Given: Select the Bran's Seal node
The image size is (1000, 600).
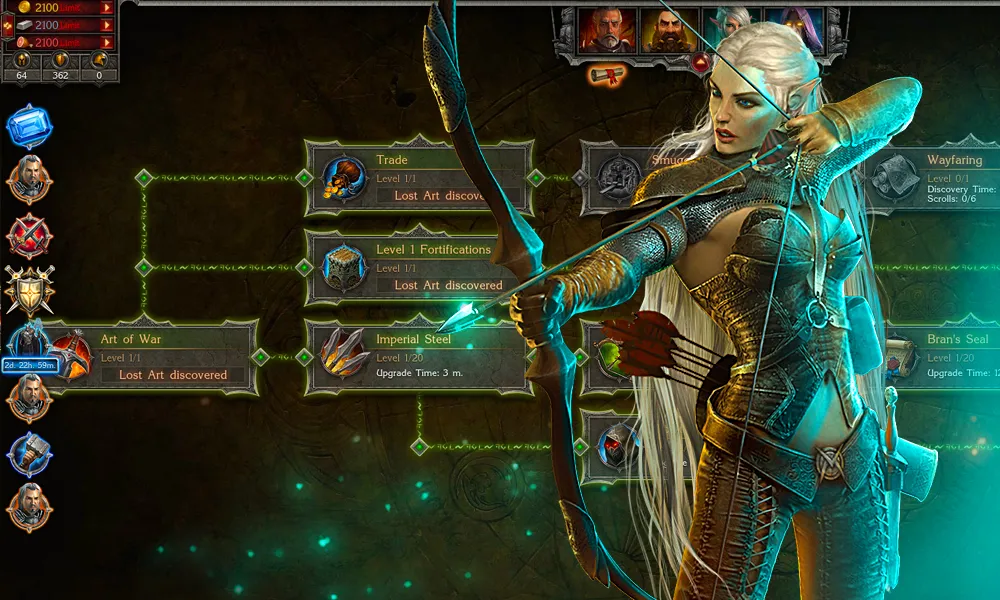Looking at the screenshot, I should click(940, 357).
